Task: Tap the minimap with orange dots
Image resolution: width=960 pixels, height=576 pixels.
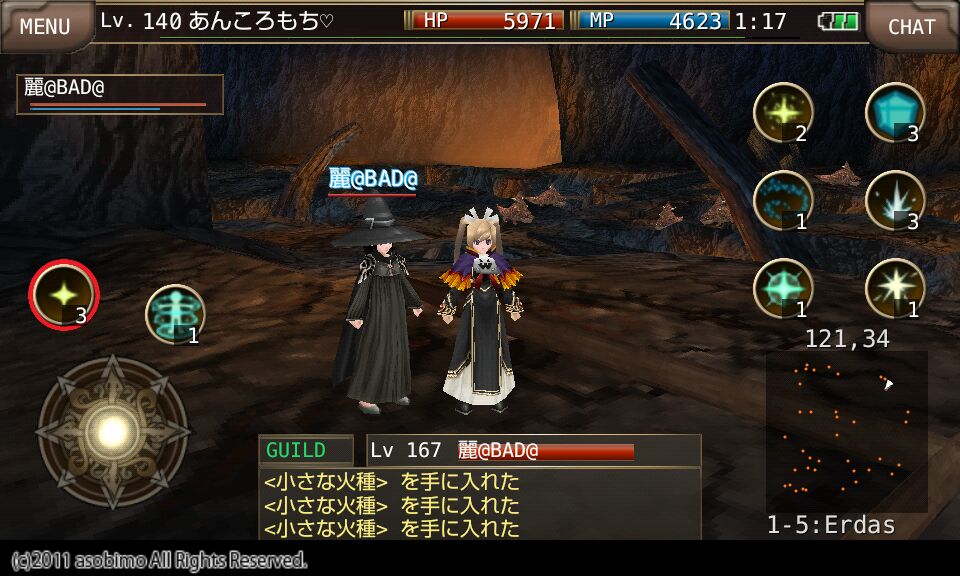Action: click(846, 431)
